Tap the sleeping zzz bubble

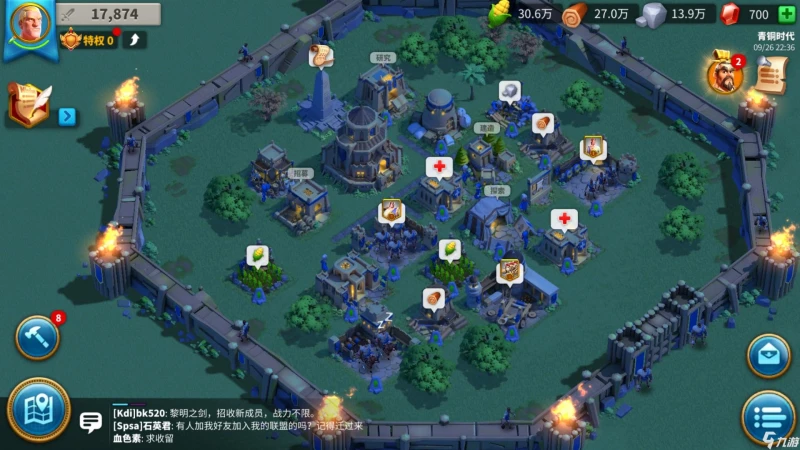pos(382,320)
